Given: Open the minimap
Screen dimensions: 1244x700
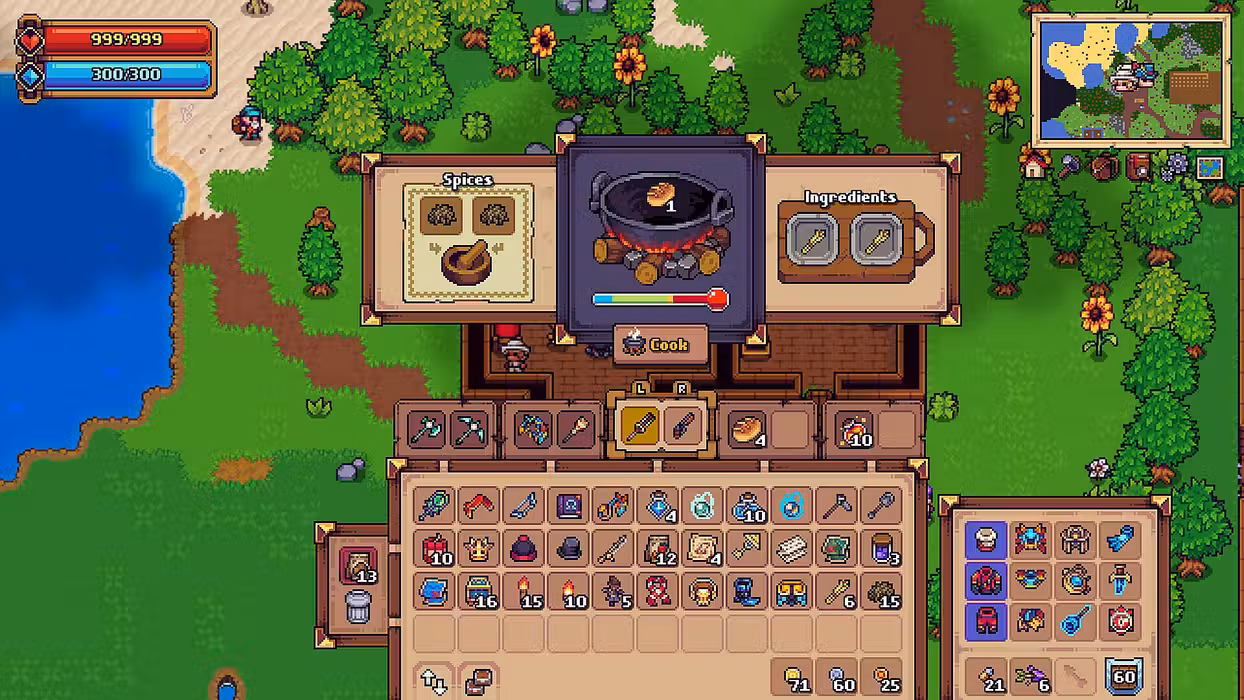Looking at the screenshot, I should click(1130, 82).
